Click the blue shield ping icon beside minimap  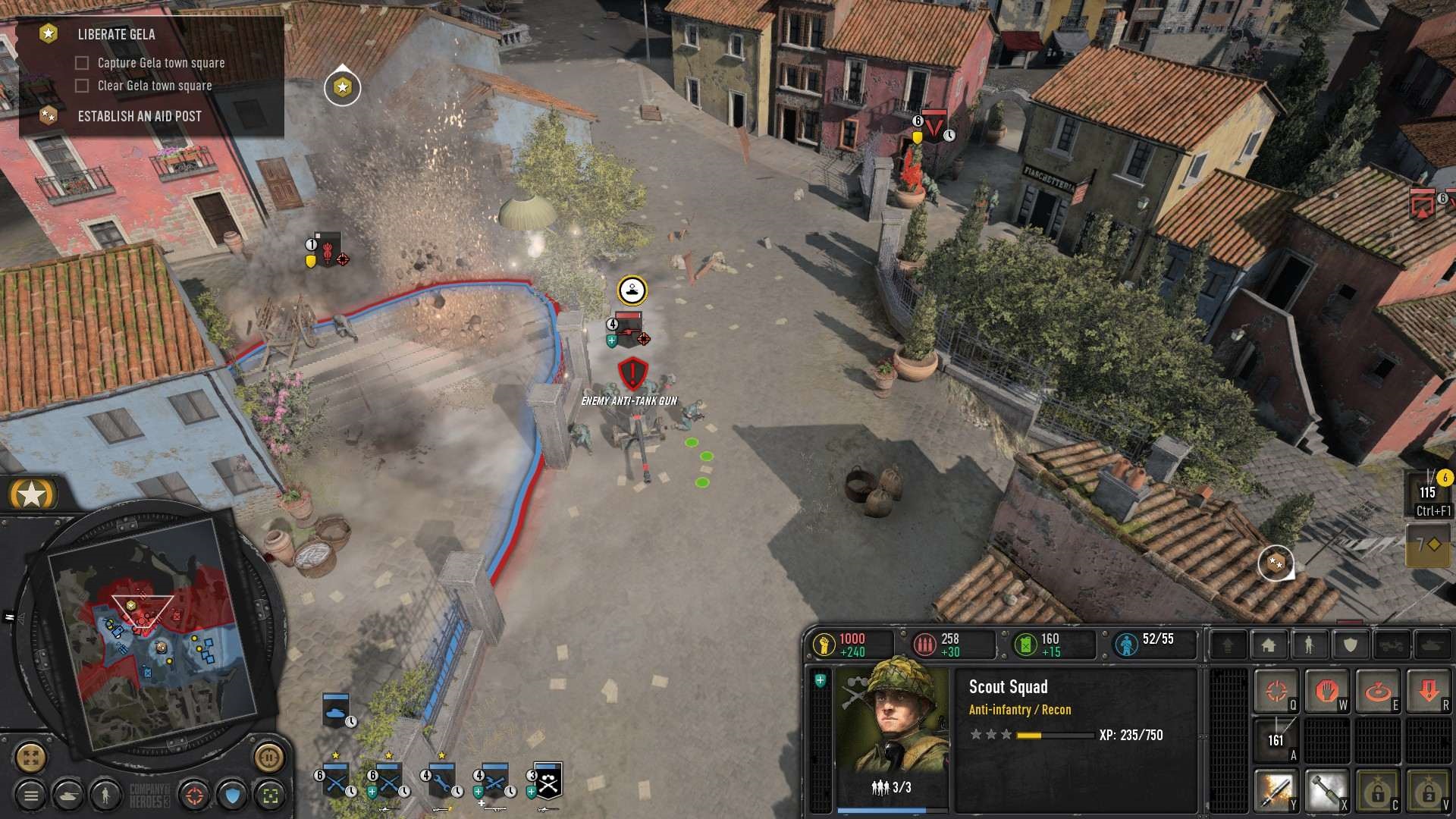point(231,795)
